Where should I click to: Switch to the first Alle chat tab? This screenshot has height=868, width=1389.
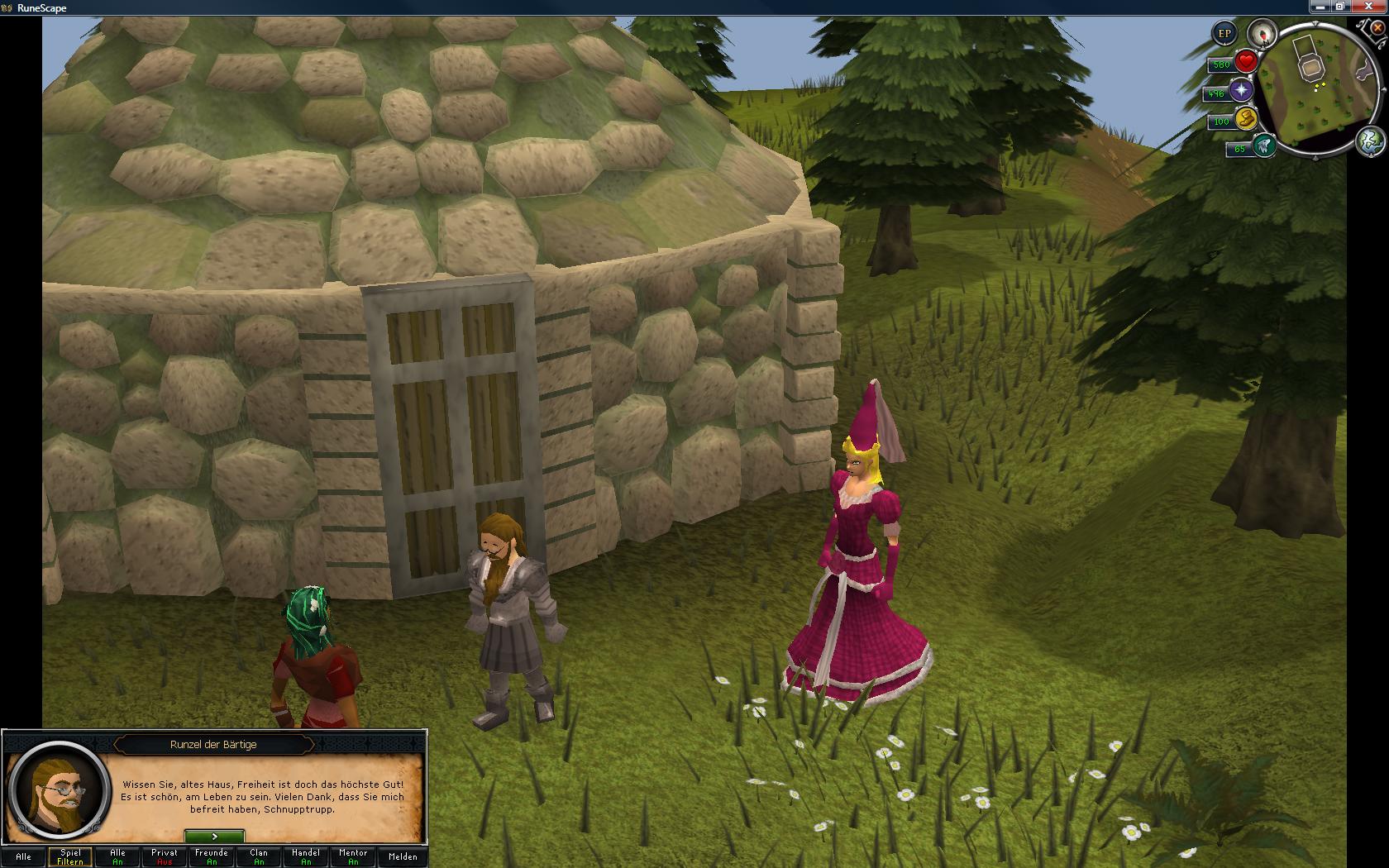point(24,857)
